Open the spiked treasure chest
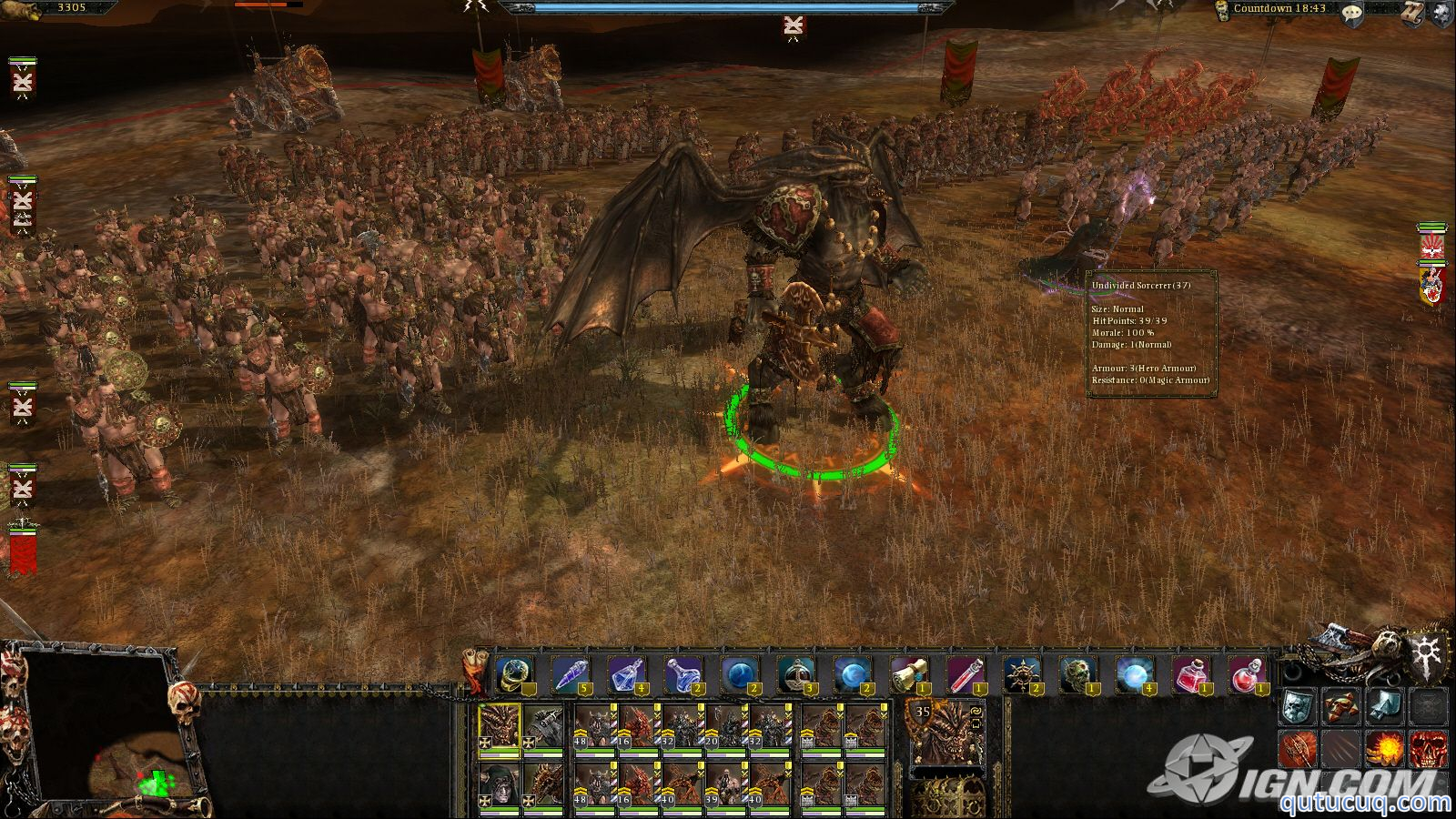 tap(947, 795)
